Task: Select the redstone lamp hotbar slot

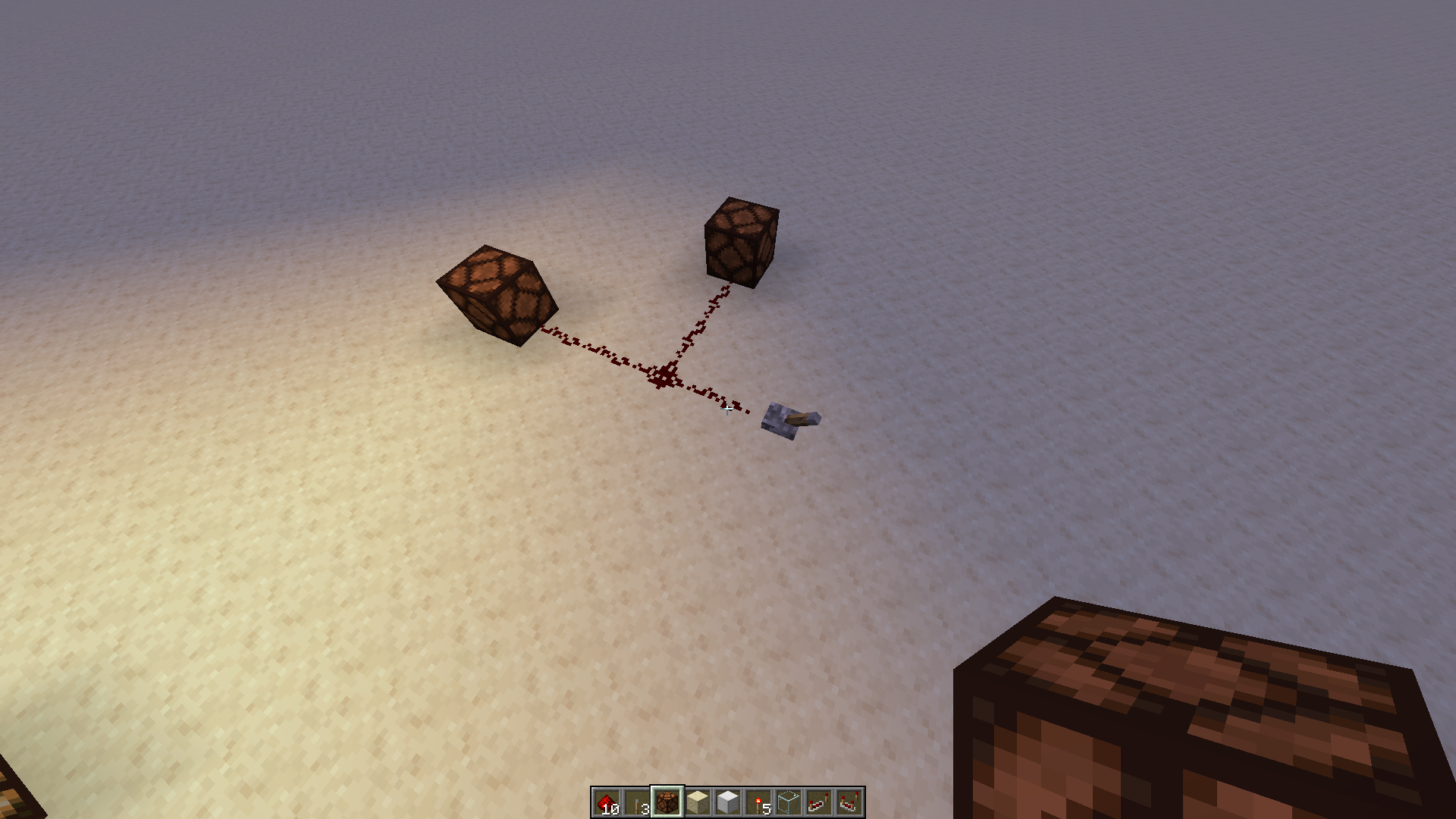Action: (667, 802)
